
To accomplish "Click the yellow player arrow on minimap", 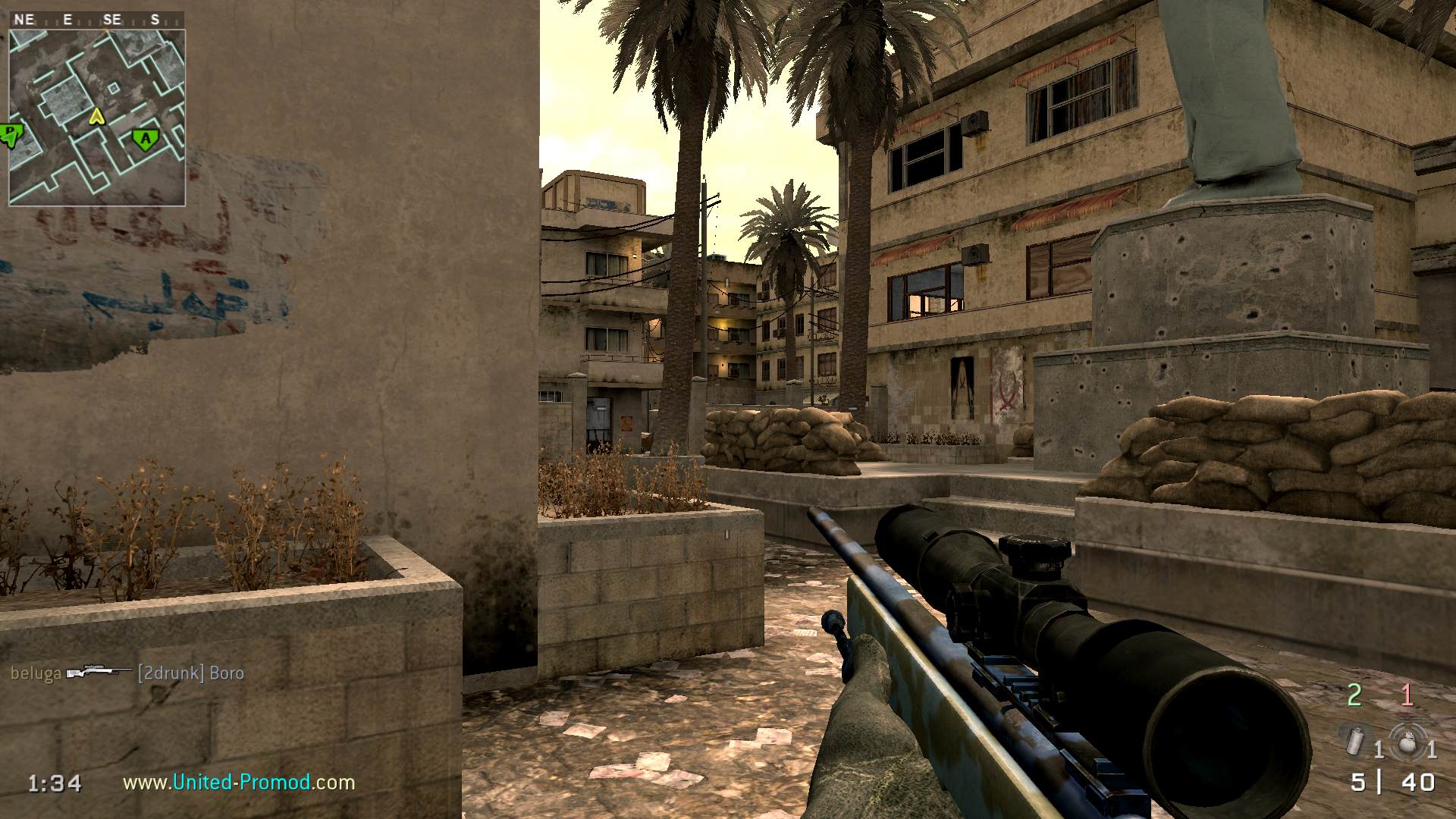I will click(x=96, y=116).
